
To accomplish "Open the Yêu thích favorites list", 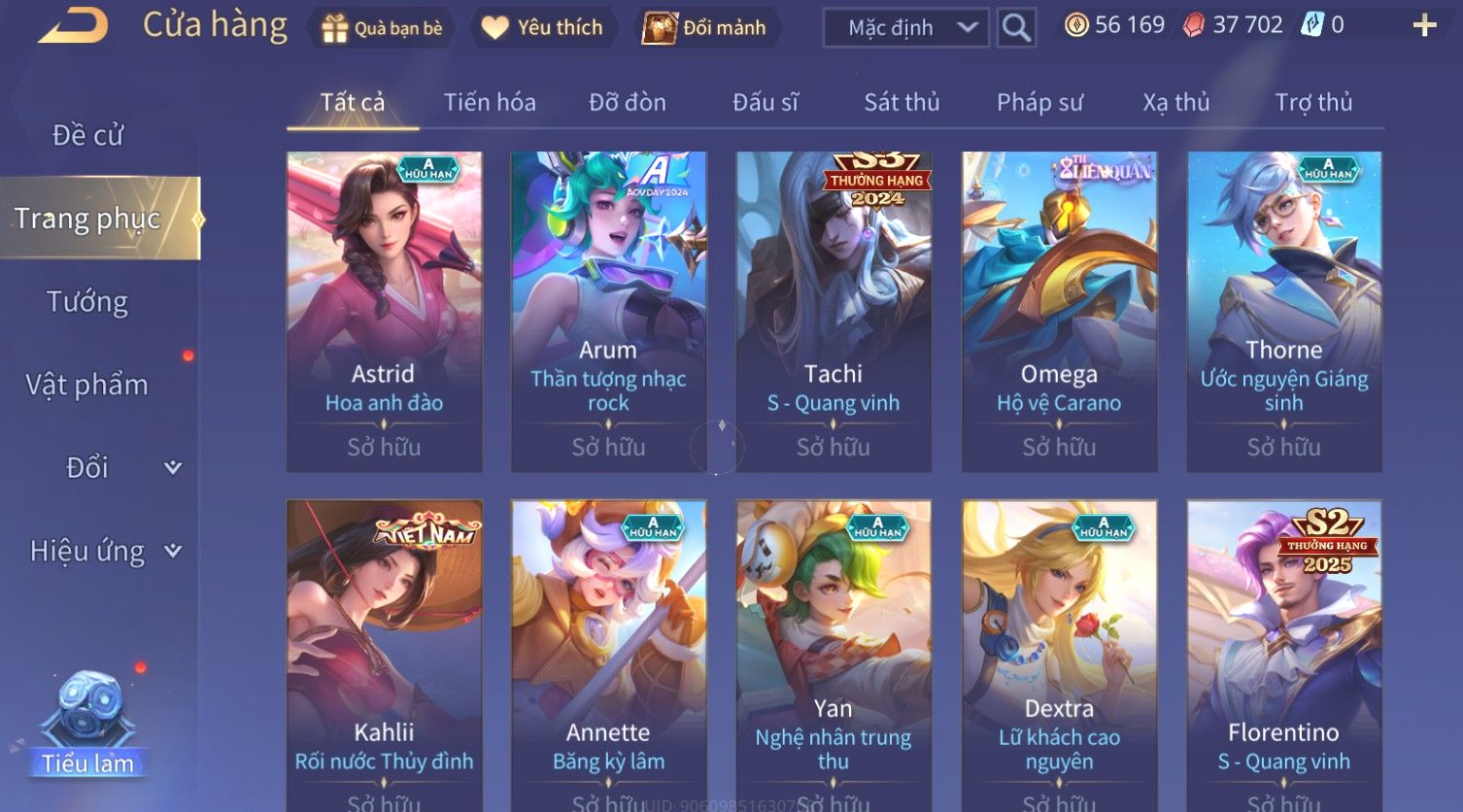I will [543, 28].
